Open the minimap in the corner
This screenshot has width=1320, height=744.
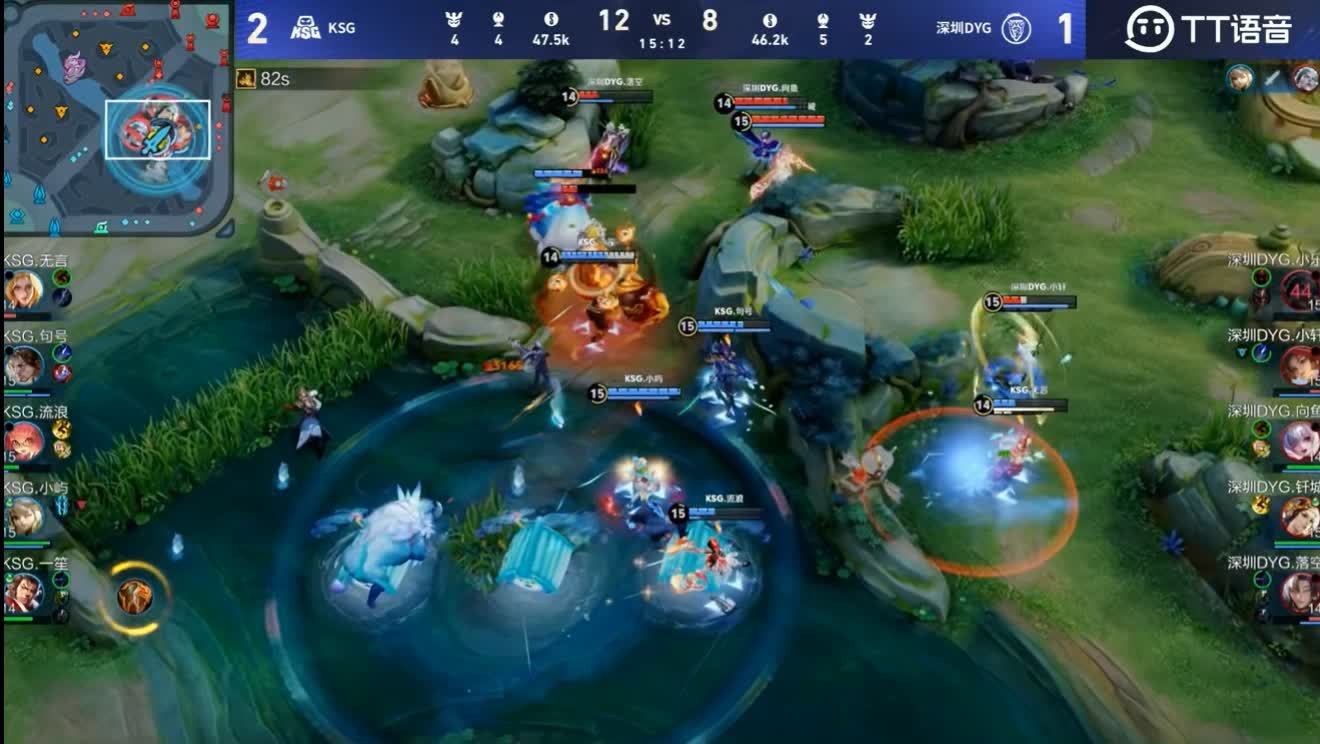118,118
